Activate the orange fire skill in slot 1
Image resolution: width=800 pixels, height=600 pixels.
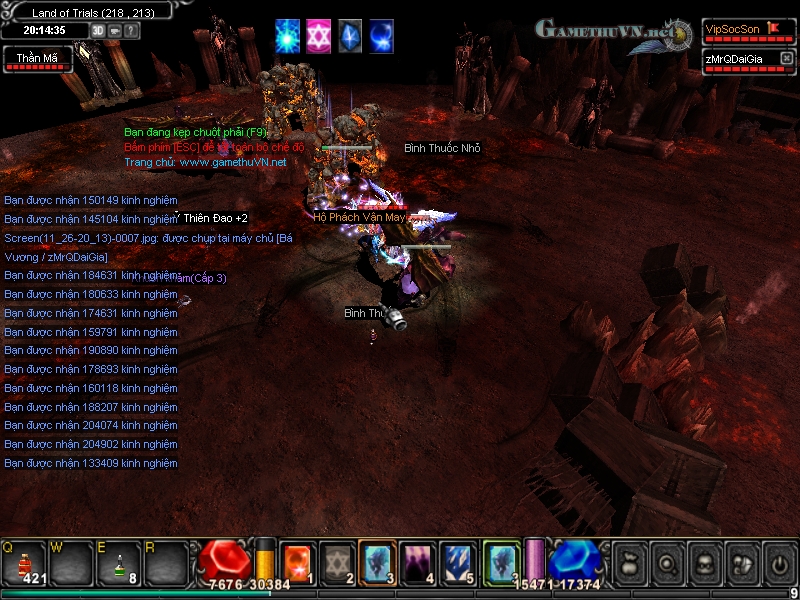[299, 562]
